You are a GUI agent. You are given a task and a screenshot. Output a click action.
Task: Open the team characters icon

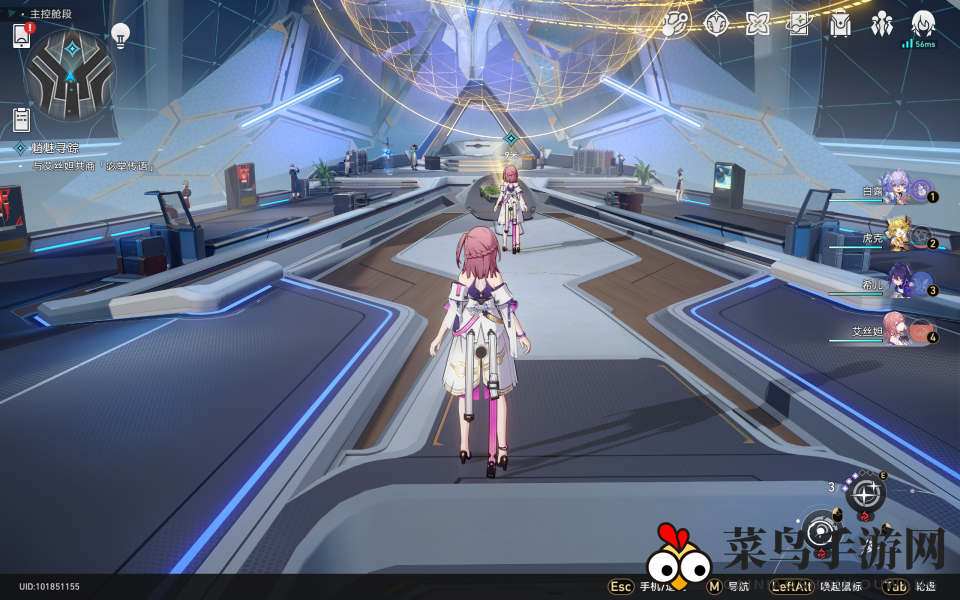(882, 24)
